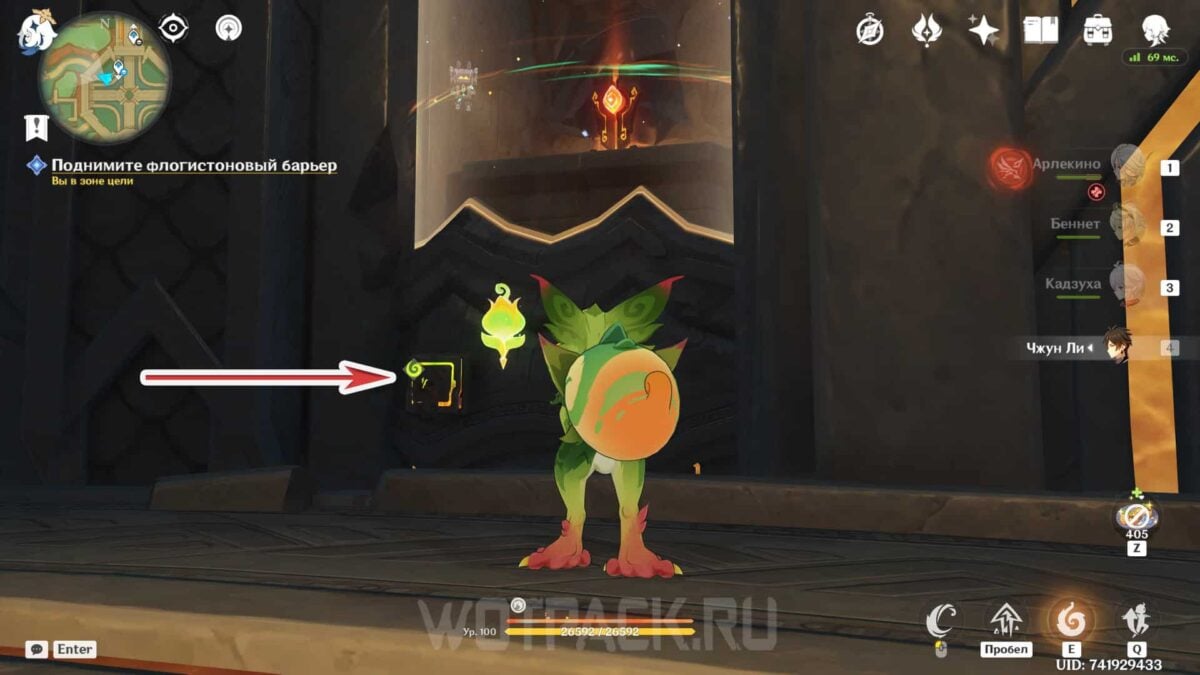Viewport: 1200px width, 675px height.
Task: Open the adventurer handbook book icon
Action: point(1041,30)
